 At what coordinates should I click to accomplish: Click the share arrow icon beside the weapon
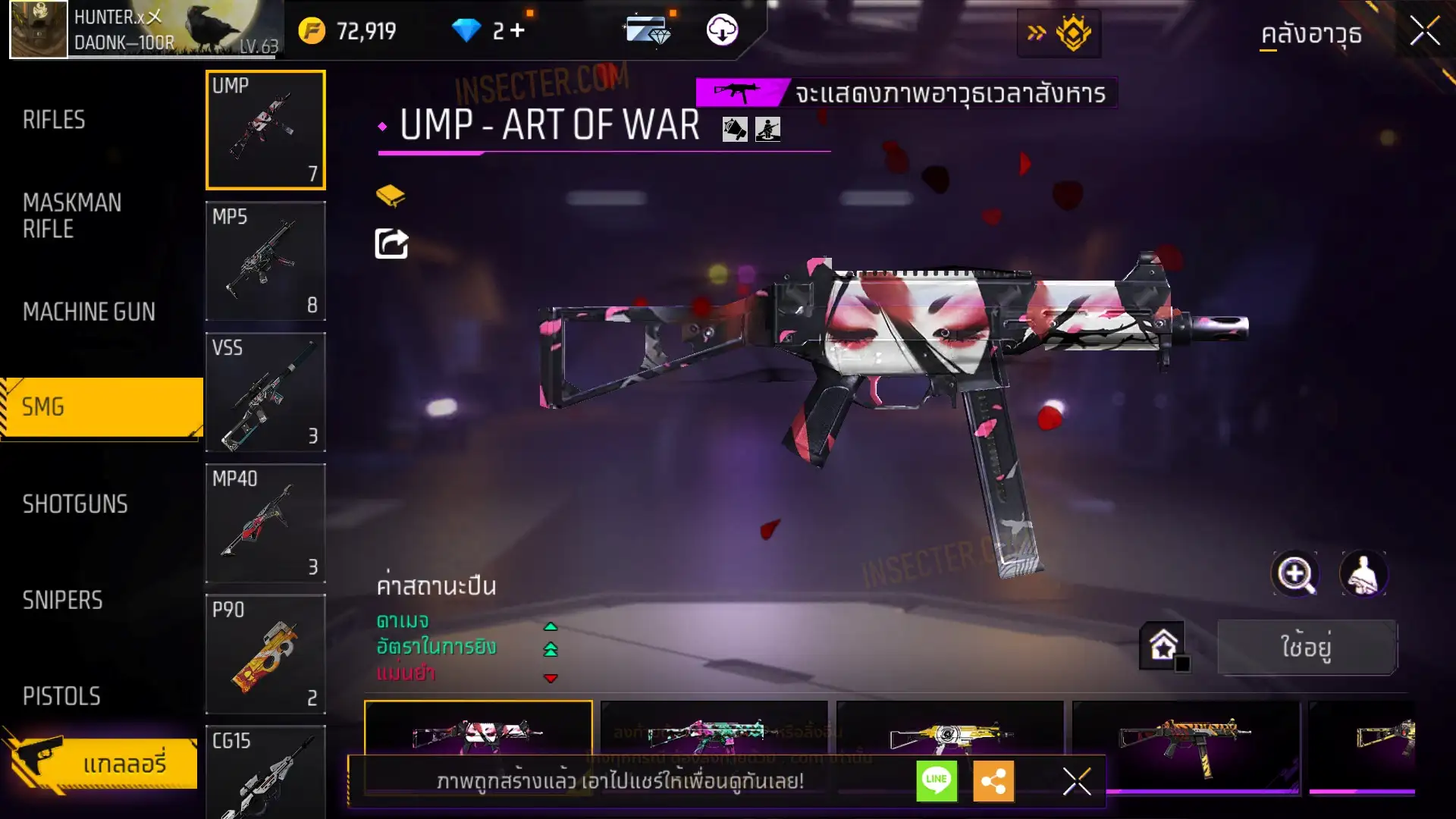pos(391,244)
